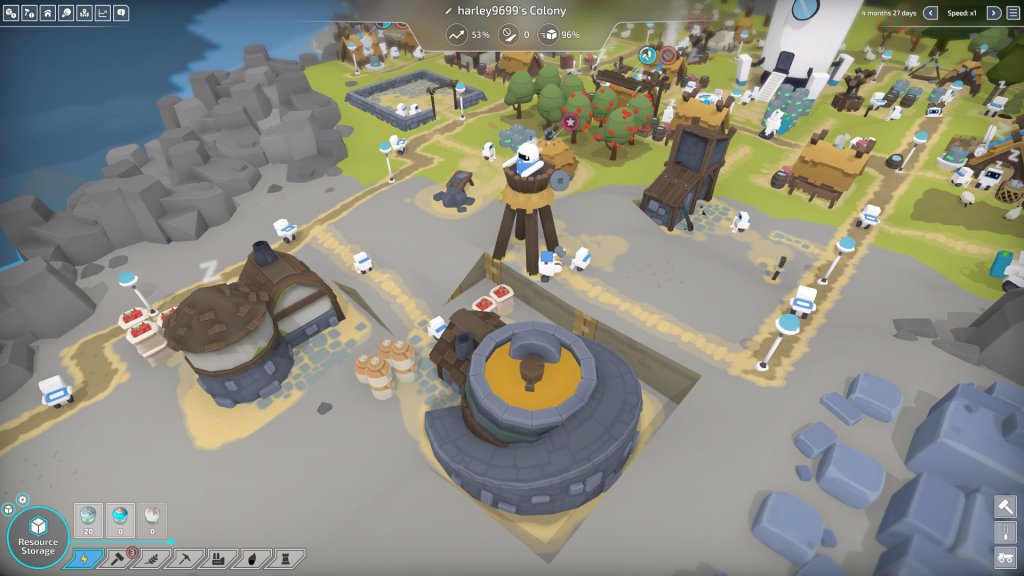Choose the pickaxe mining category
The height and width of the screenshot is (576, 1024).
184,558
